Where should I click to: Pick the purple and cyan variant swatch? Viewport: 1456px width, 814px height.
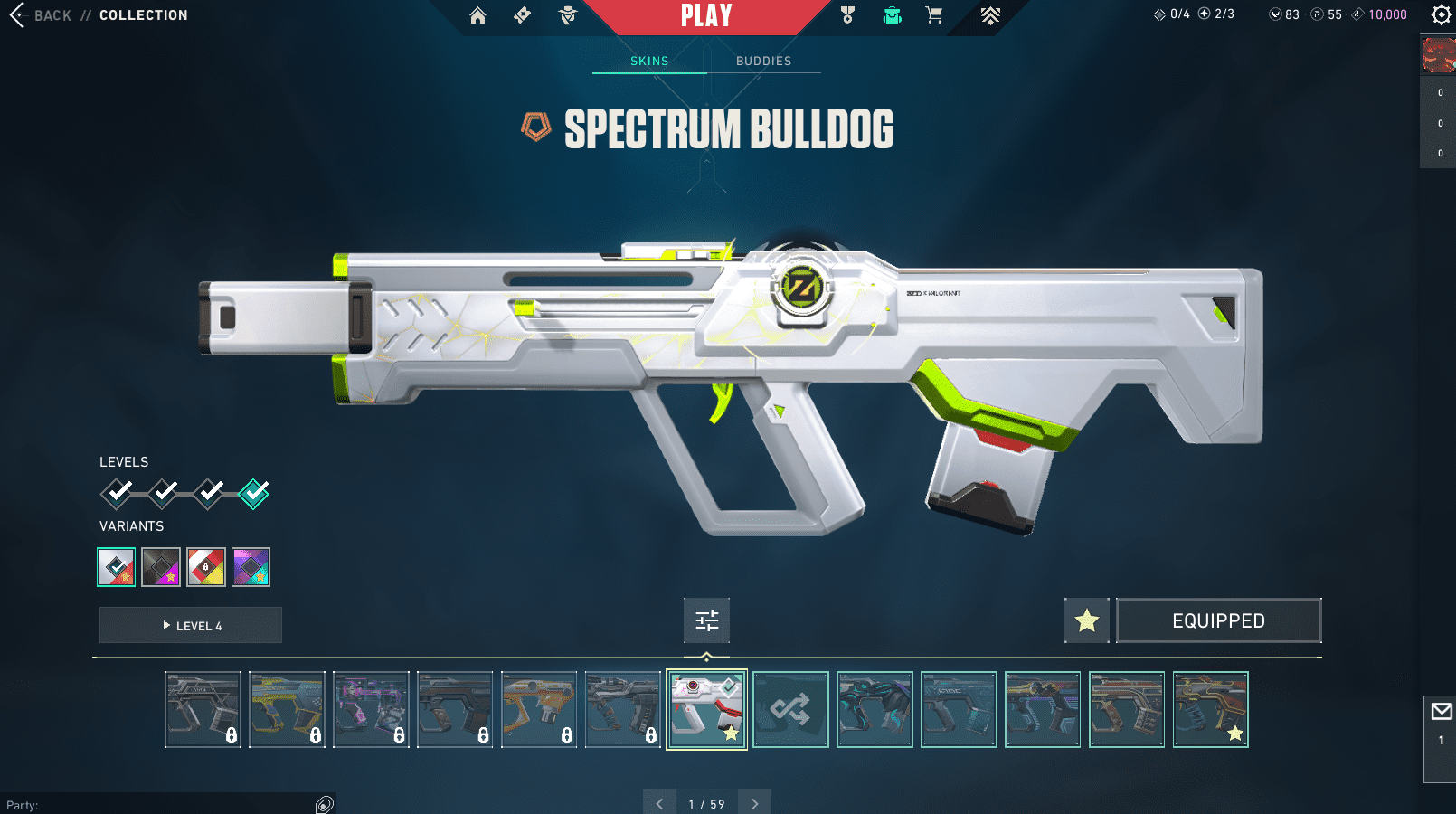pyautogui.click(x=251, y=567)
